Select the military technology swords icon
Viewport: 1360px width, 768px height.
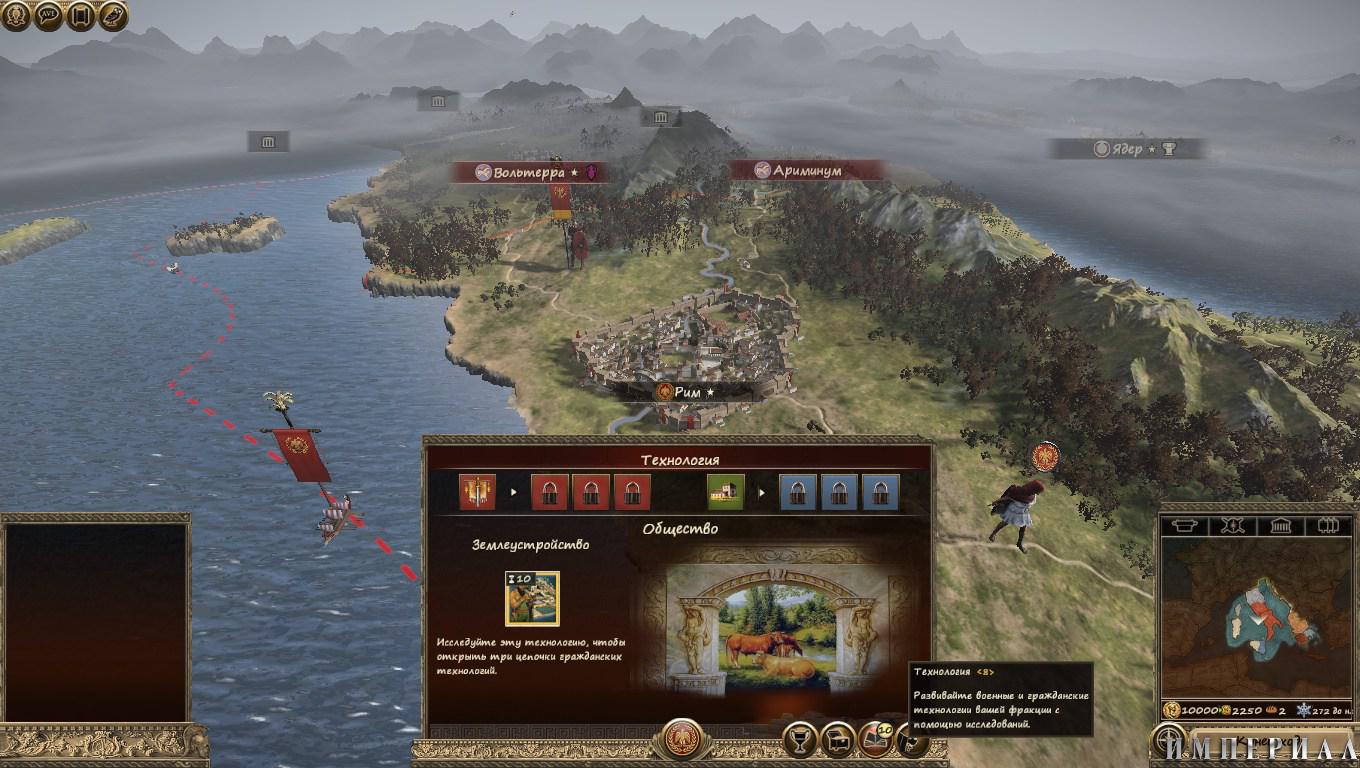click(477, 492)
